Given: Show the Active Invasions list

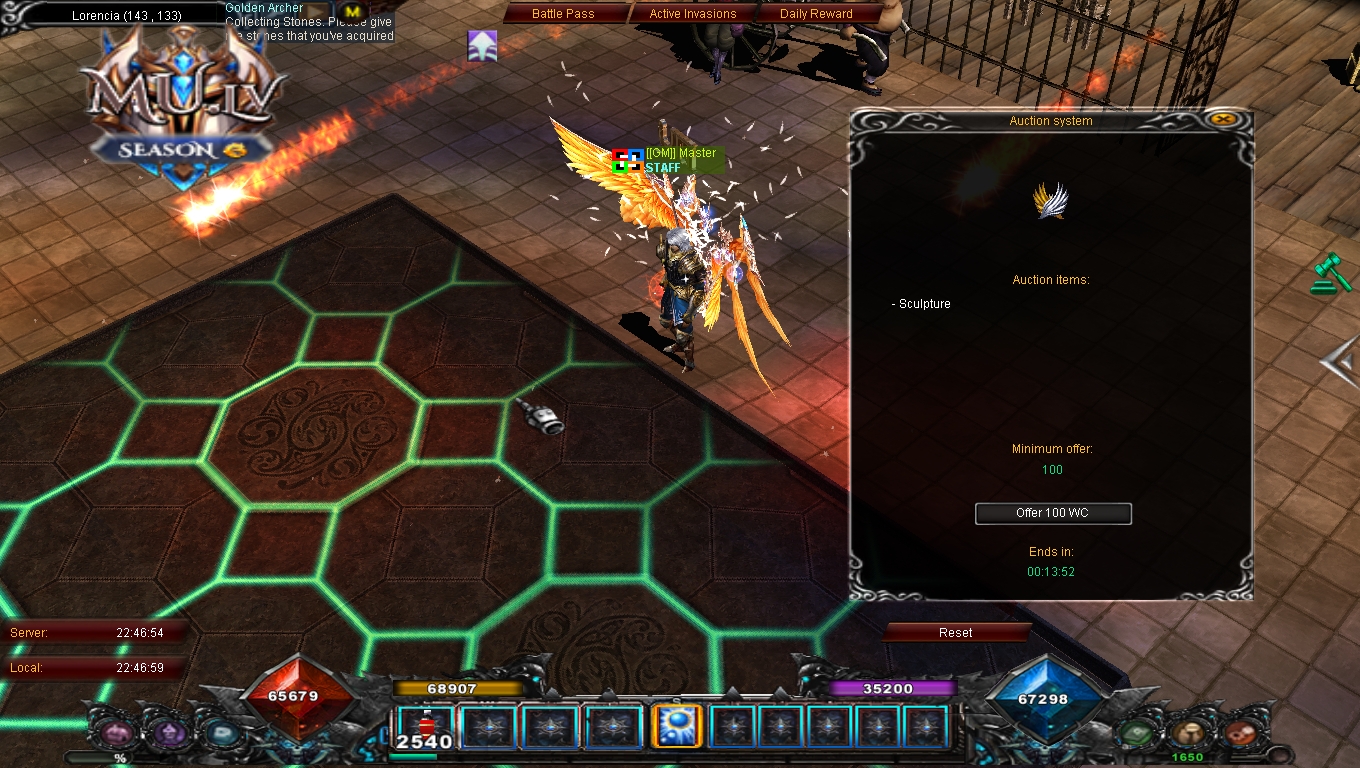Looking at the screenshot, I should [x=692, y=14].
